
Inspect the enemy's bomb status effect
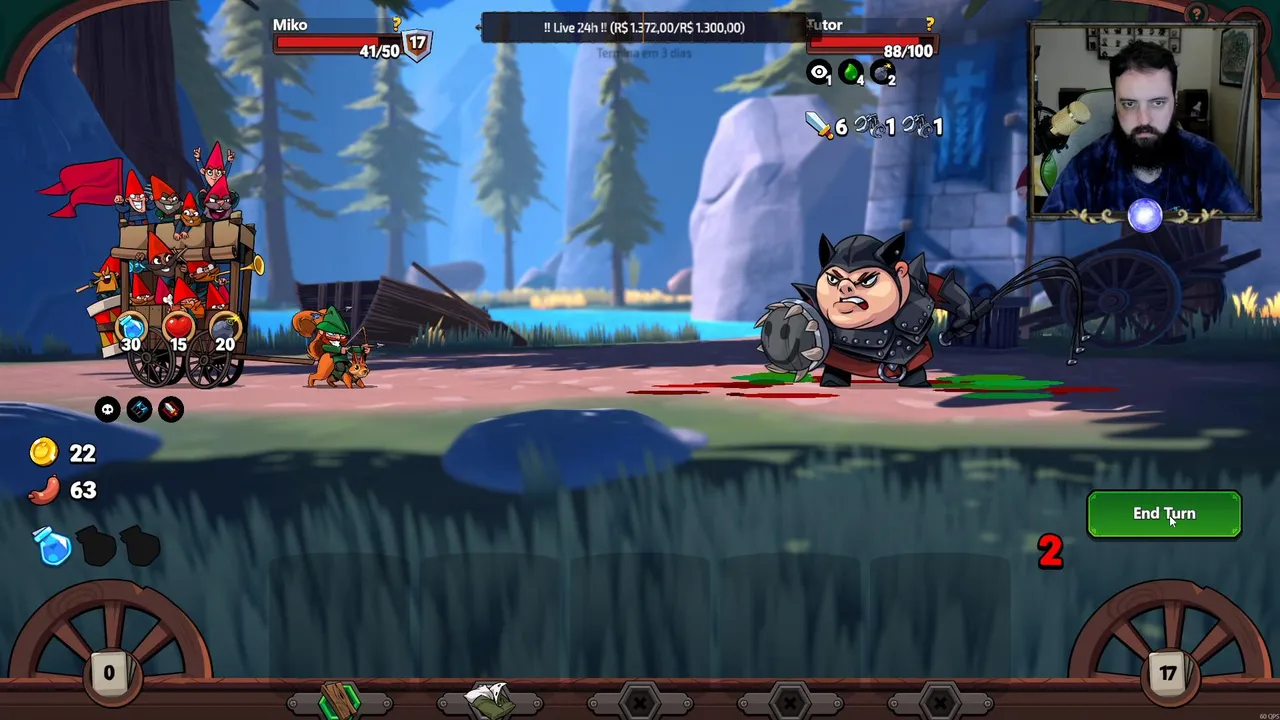click(x=883, y=73)
